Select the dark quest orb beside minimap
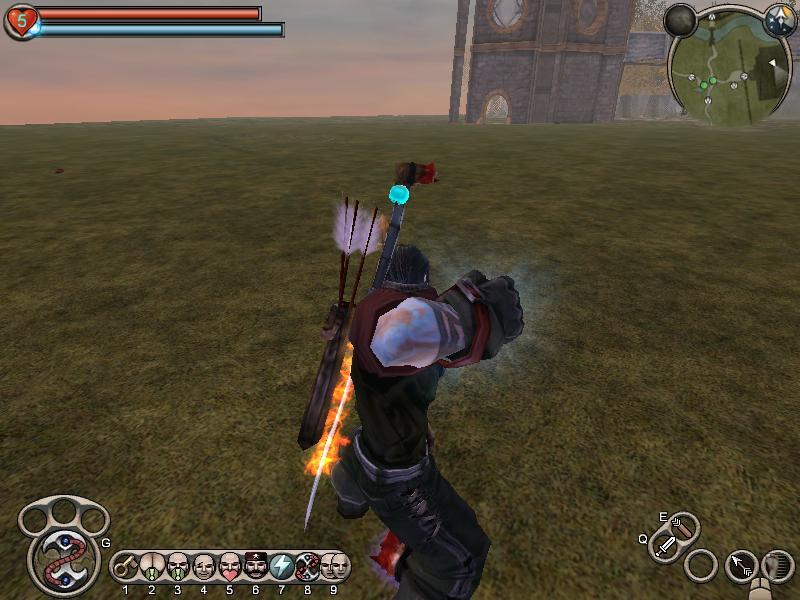This screenshot has height=600, width=800. (681, 20)
